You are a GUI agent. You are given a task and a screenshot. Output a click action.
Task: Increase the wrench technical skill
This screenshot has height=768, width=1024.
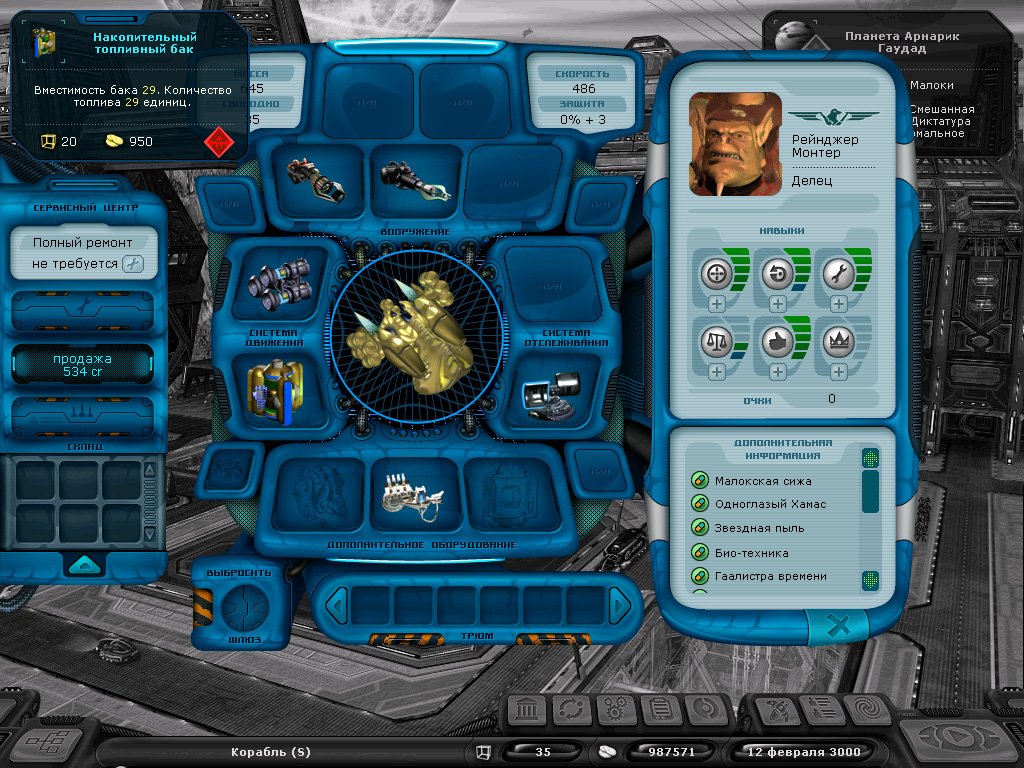click(838, 304)
